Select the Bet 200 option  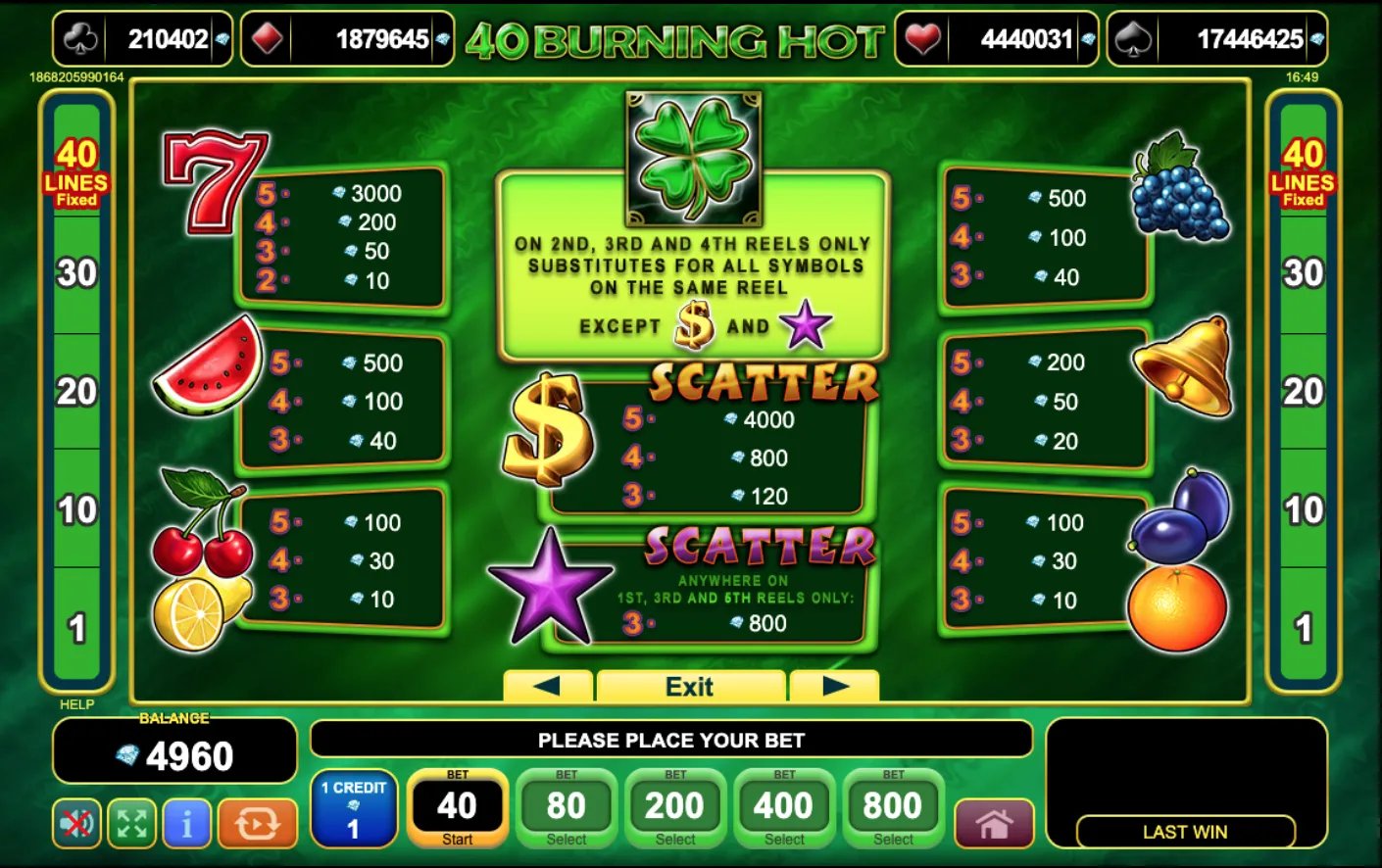(675, 807)
